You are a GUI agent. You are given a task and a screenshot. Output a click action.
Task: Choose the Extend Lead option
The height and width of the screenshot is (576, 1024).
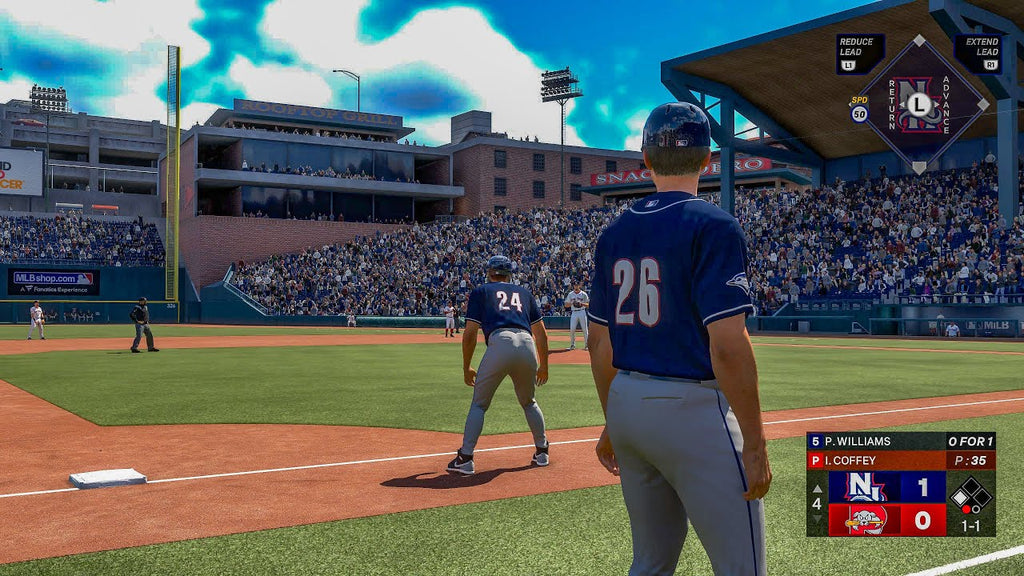[977, 54]
